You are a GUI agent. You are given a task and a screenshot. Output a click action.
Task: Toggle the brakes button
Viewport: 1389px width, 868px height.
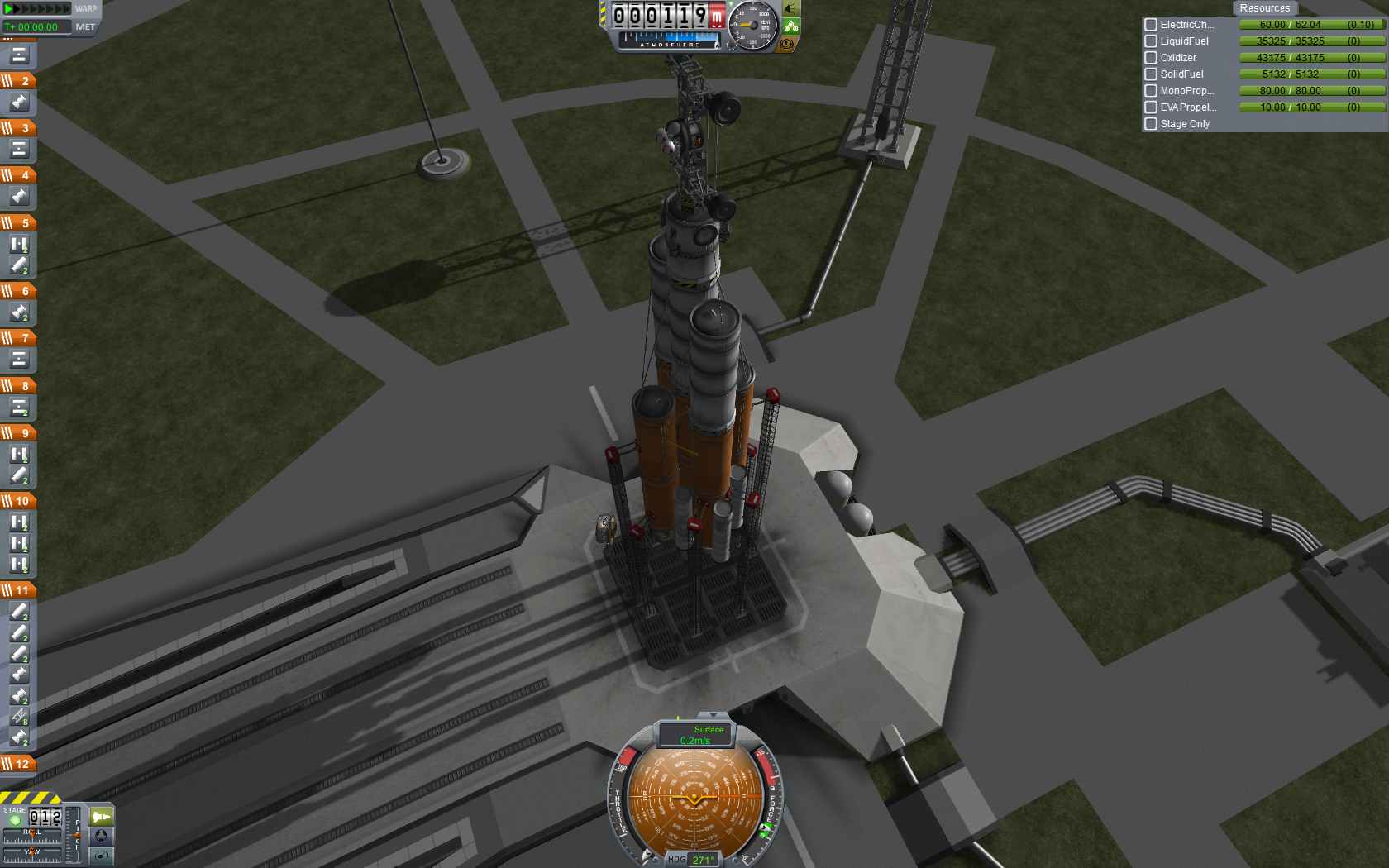[786, 43]
